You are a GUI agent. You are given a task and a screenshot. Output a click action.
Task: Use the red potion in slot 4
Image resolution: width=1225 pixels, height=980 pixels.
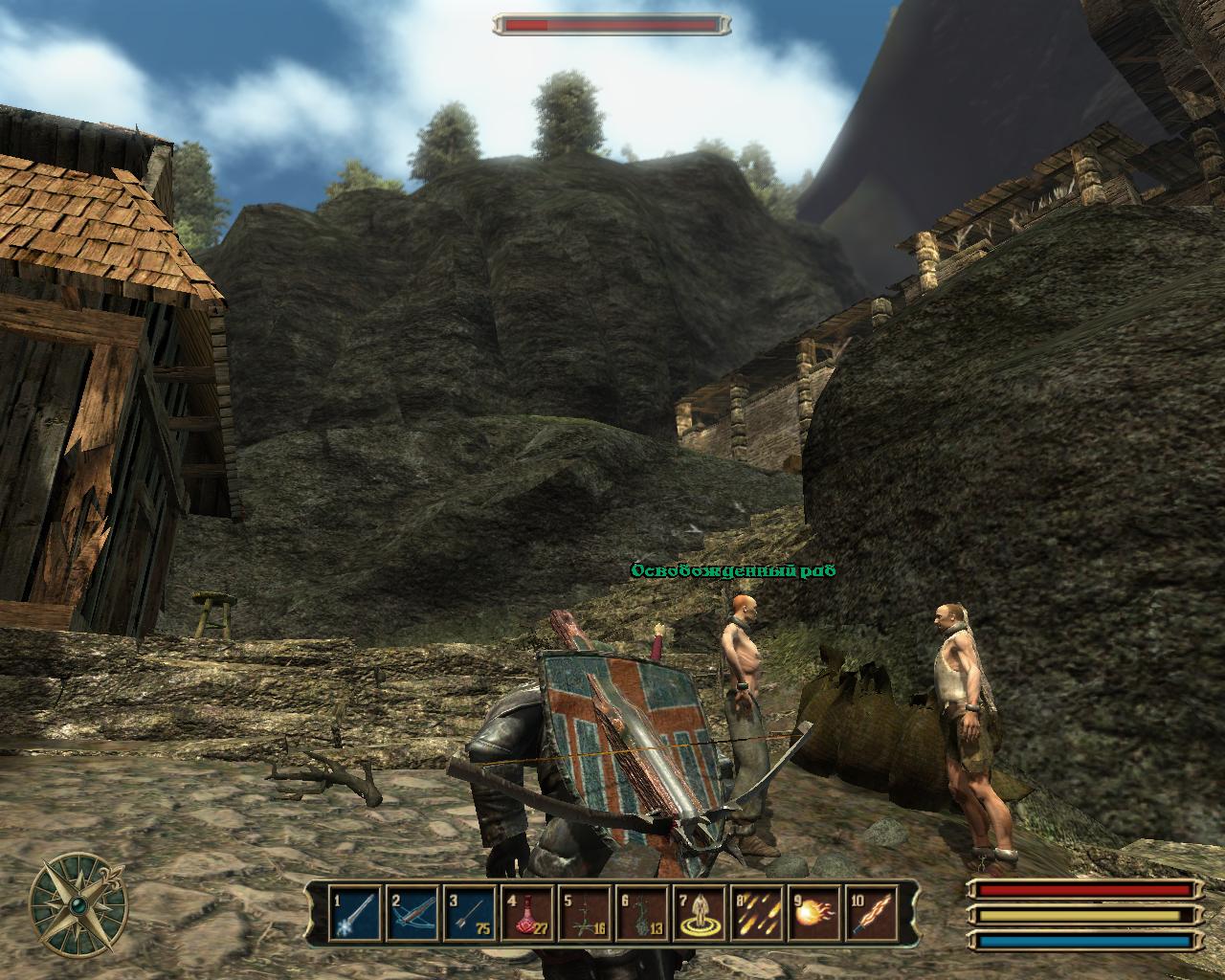point(526,914)
